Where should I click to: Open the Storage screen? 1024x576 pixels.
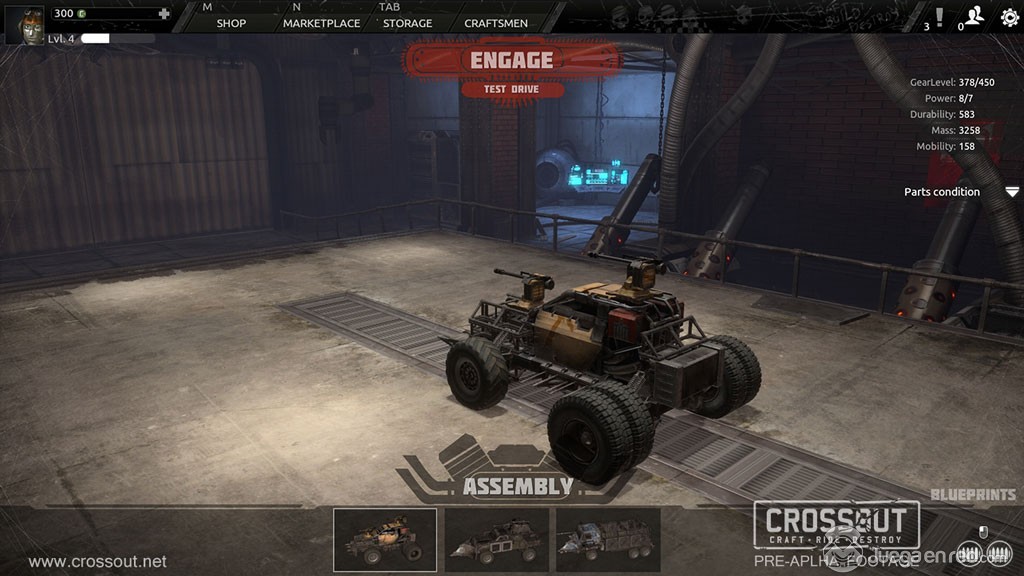coord(408,23)
